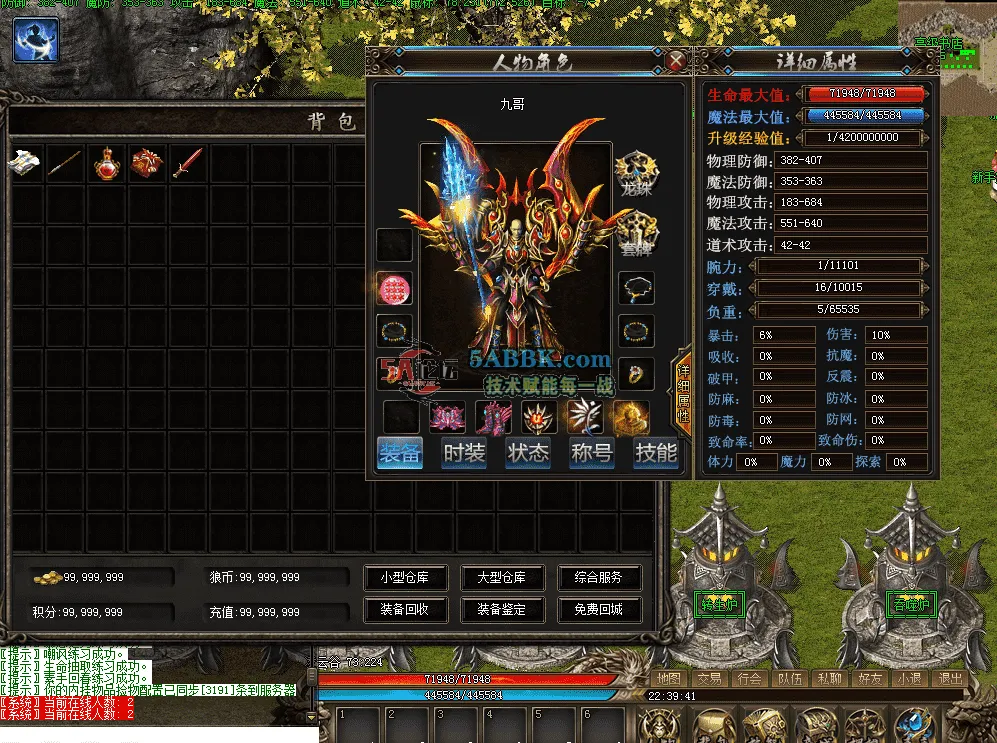Switch to the 时装 tab
Image resolution: width=997 pixels, height=743 pixels.
464,453
